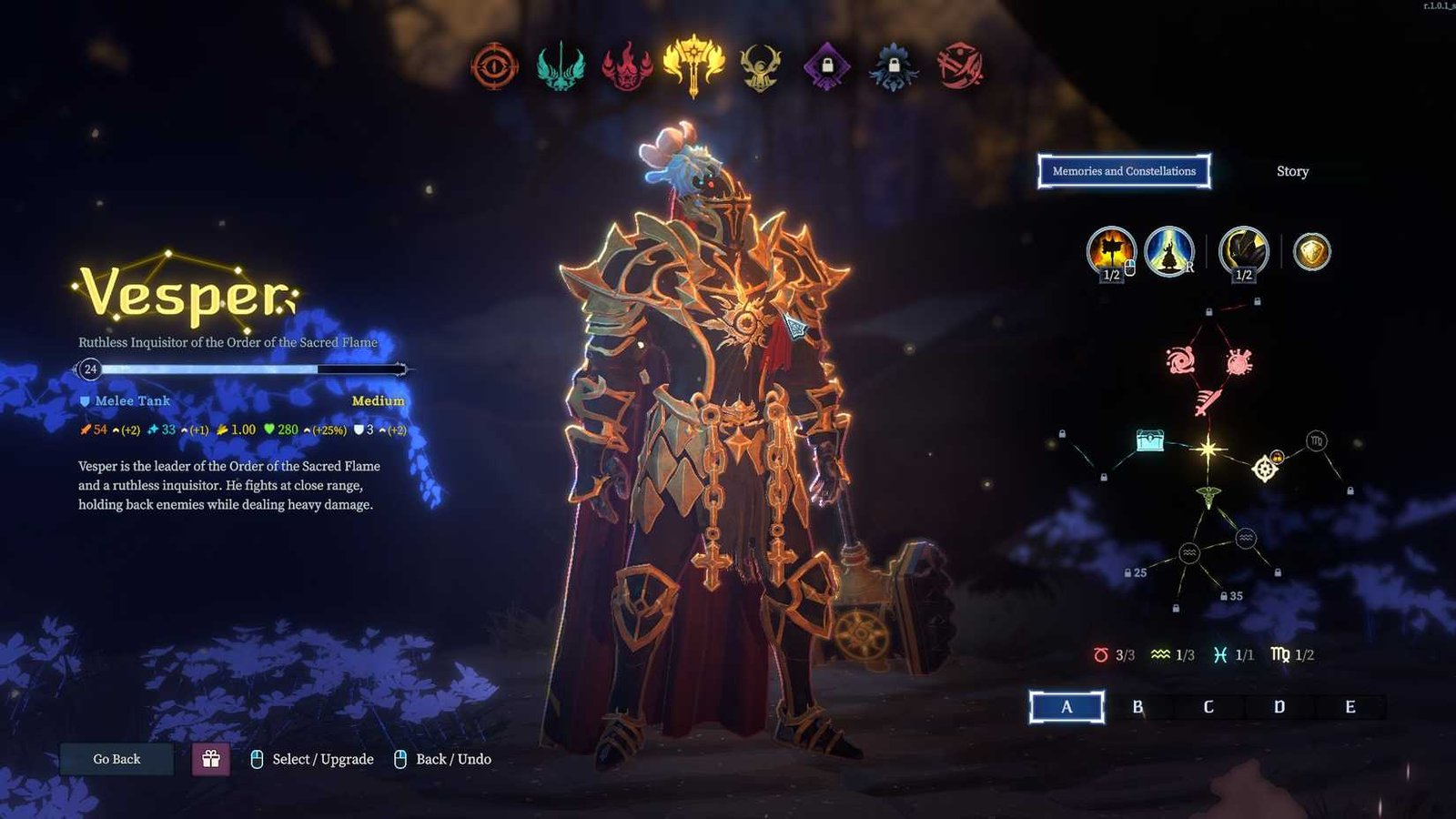The image size is (1456, 819).
Task: Select loadout preset B
Action: pyautogui.click(x=1138, y=705)
